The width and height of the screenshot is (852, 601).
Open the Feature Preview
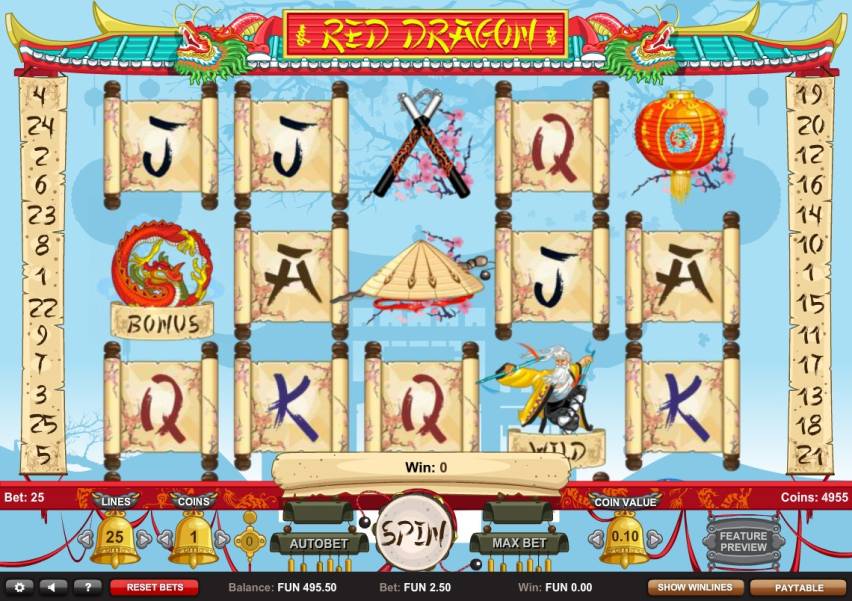(742, 541)
